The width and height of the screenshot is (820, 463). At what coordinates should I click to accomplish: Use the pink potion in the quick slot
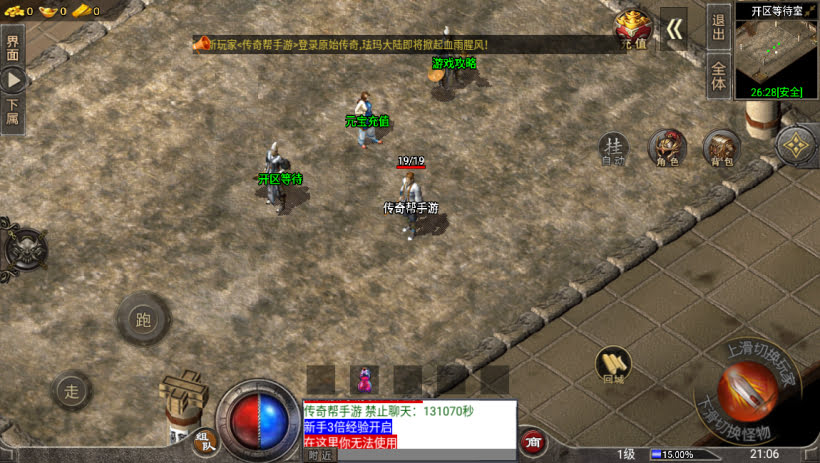click(363, 380)
